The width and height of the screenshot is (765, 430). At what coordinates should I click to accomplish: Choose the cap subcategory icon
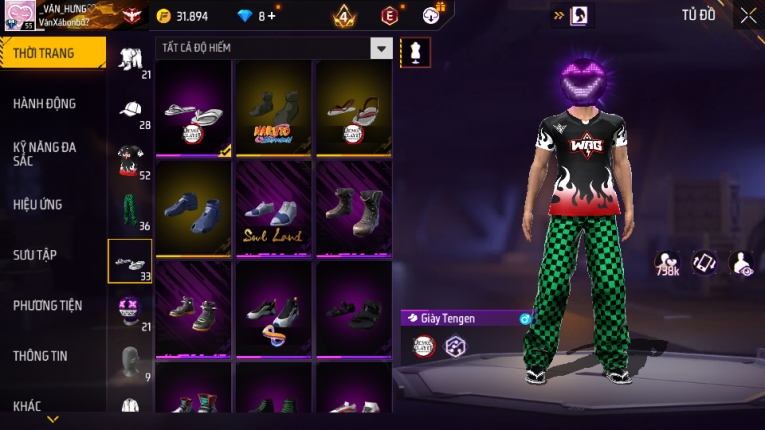click(130, 110)
